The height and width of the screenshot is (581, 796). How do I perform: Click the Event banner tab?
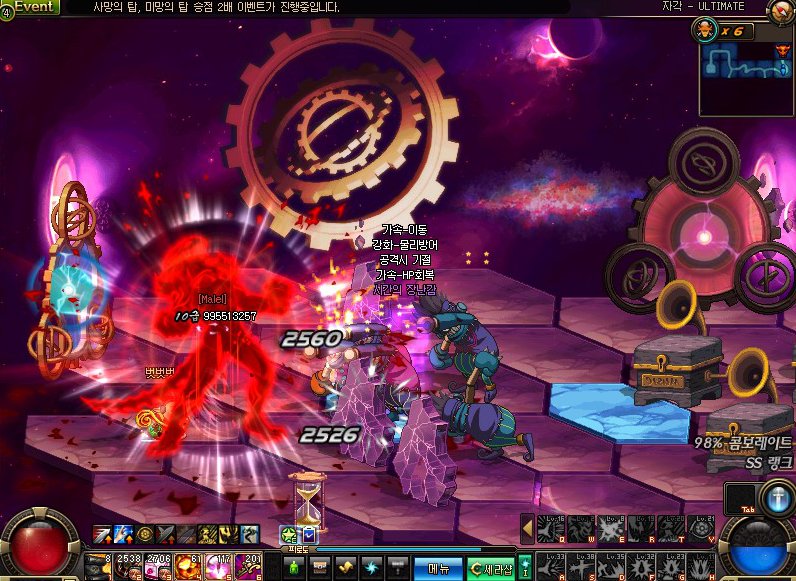(x=31, y=6)
